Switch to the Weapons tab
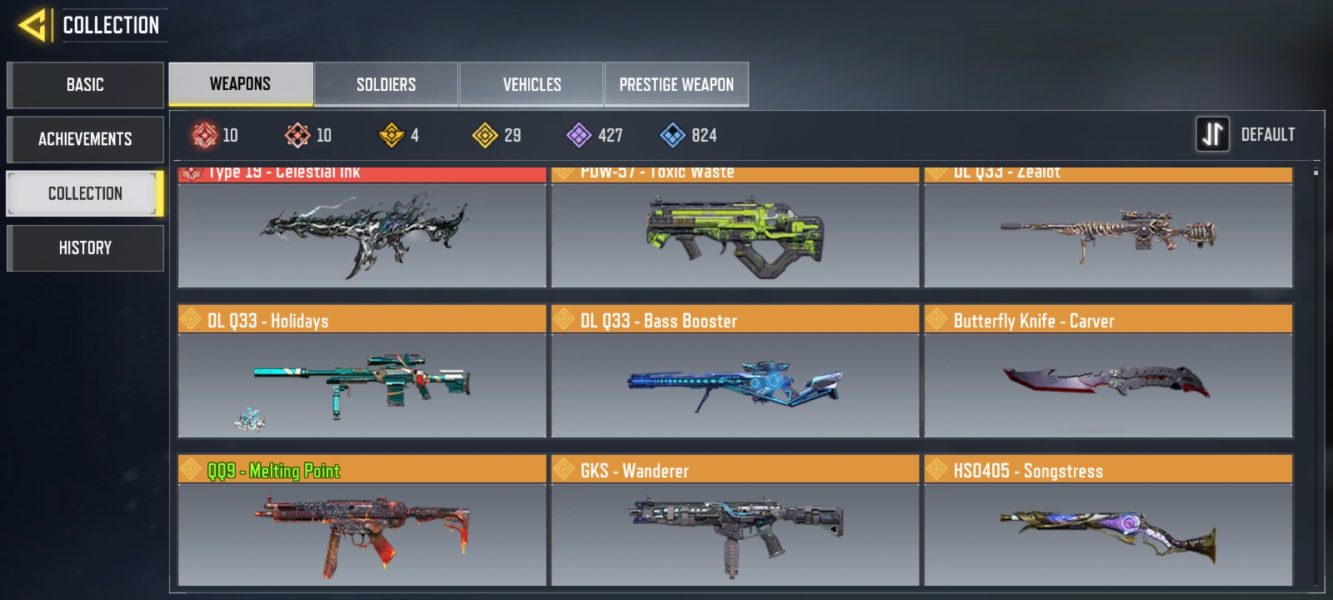 pyautogui.click(x=240, y=84)
